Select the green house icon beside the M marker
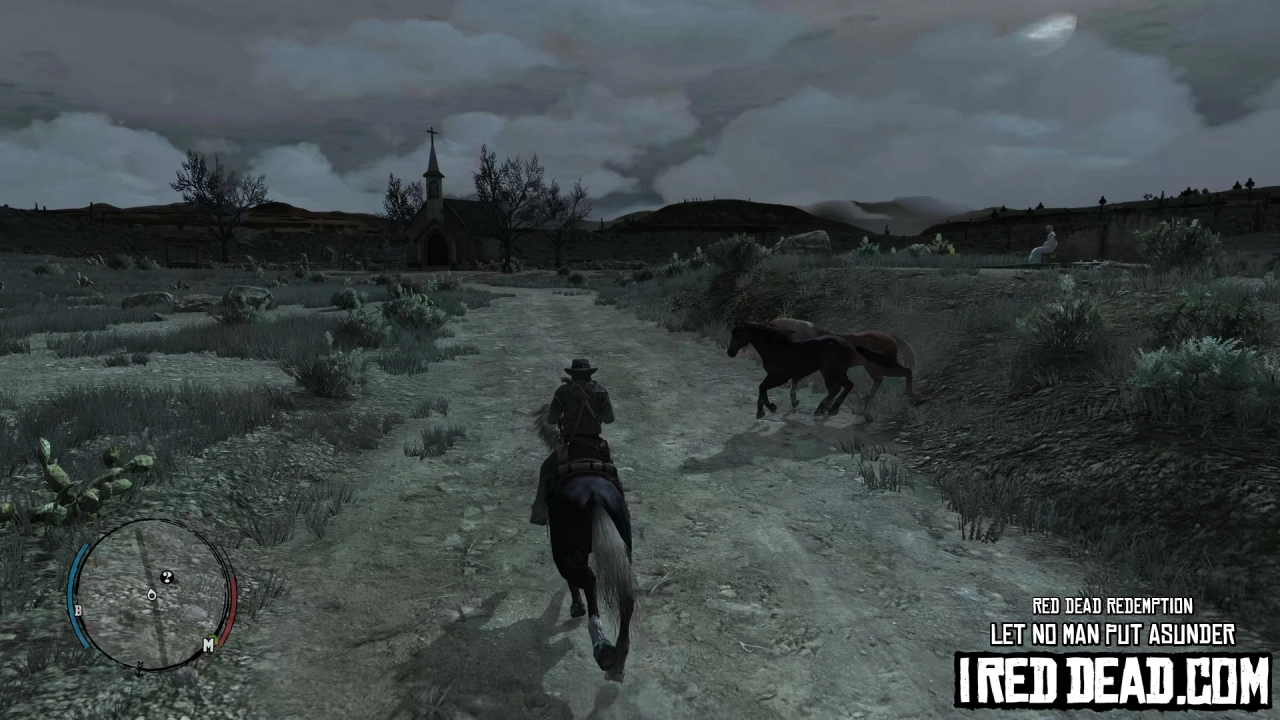Viewport: 1280px width, 720px height. [215, 637]
